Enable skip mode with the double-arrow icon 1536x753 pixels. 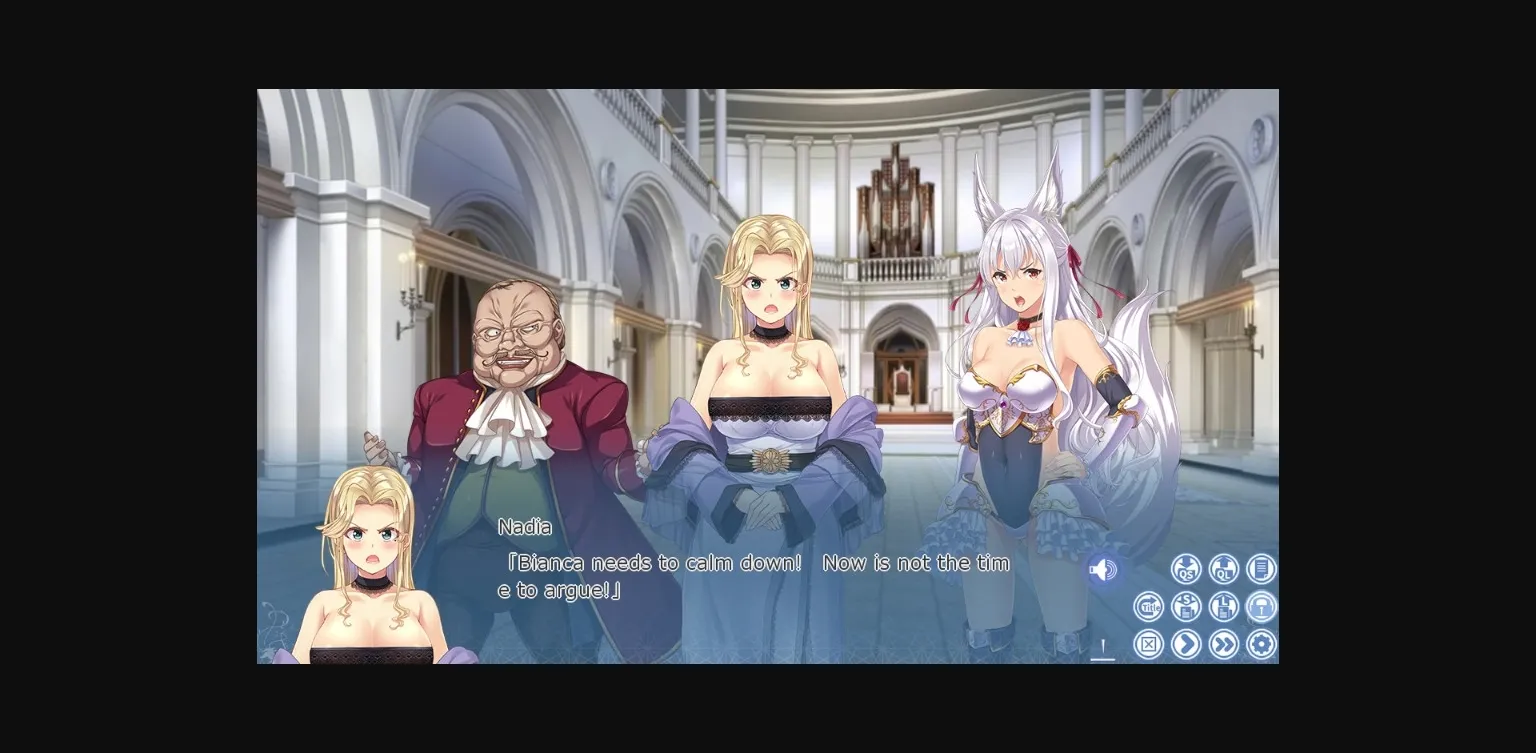[x=1225, y=644]
